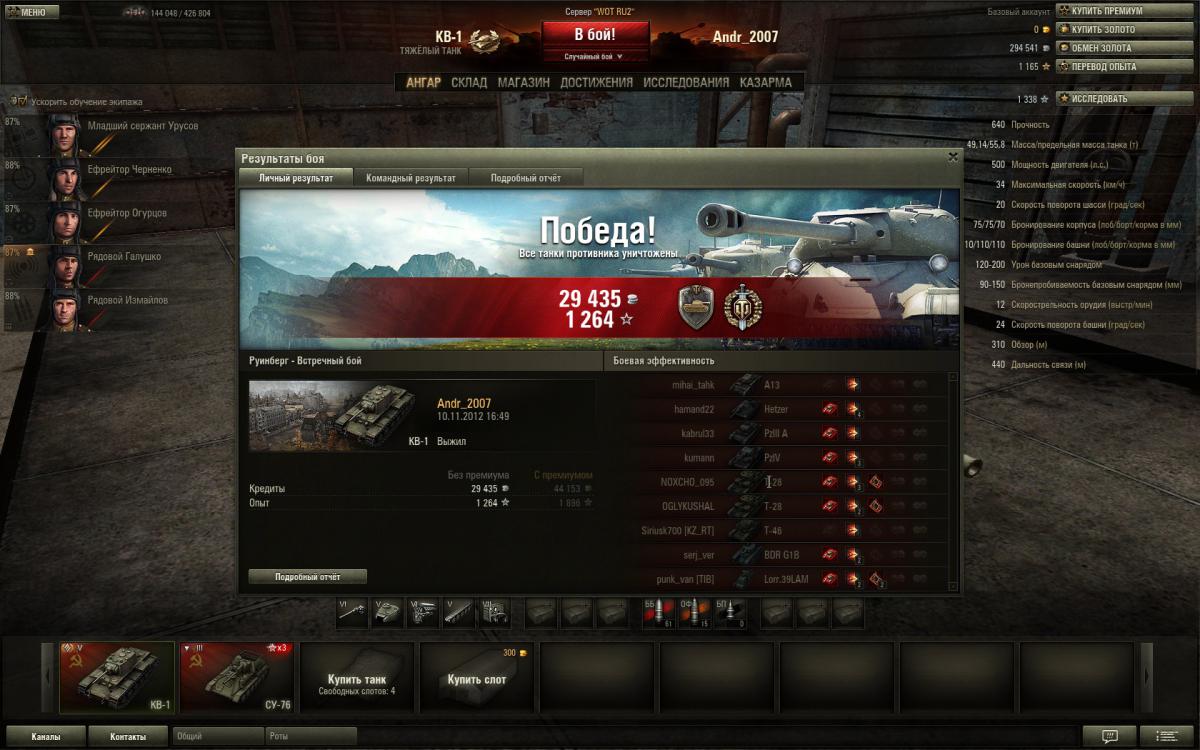The image size is (1200, 750).
Task: Switch to the Склад section
Action: (x=469, y=82)
